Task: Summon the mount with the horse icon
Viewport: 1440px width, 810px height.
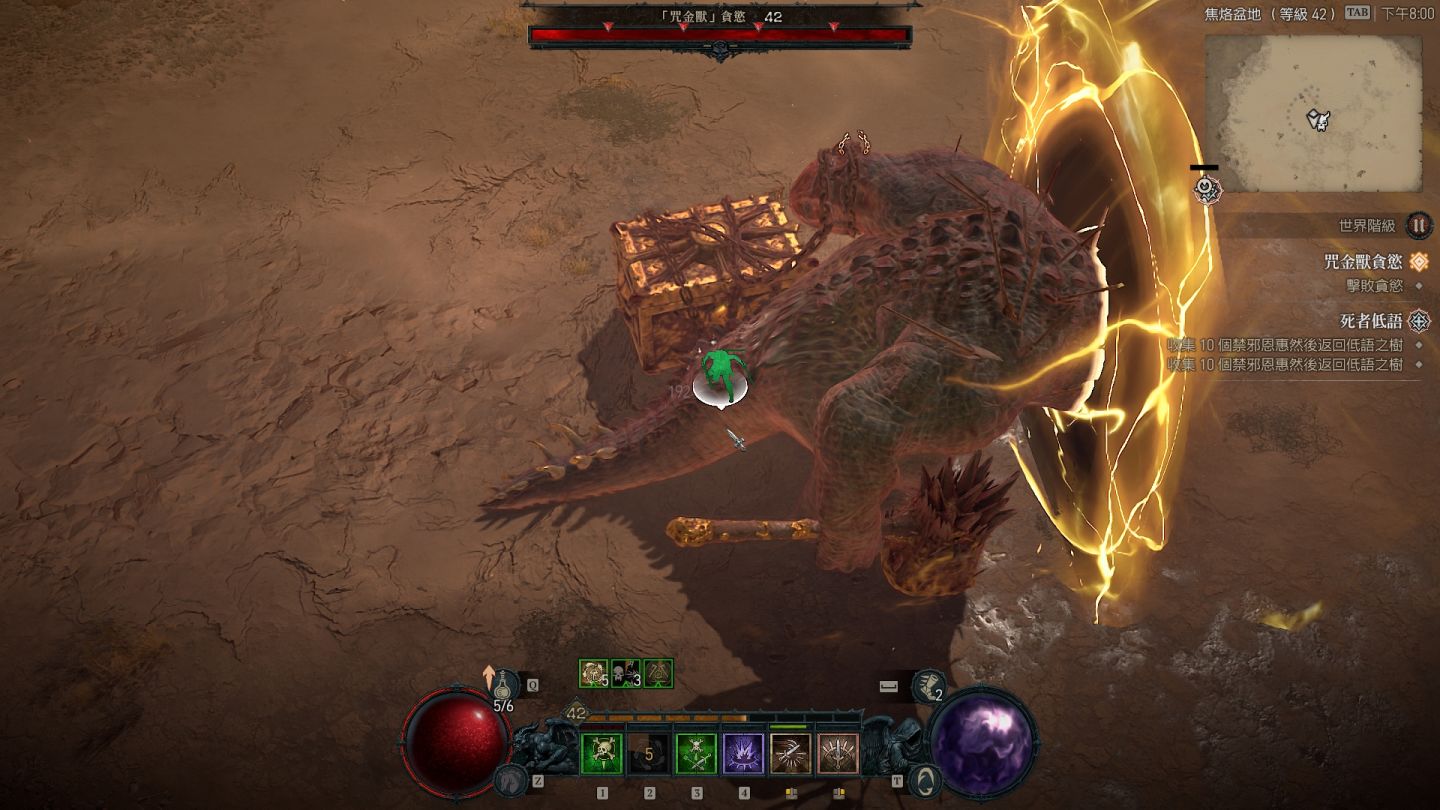Action: [511, 779]
